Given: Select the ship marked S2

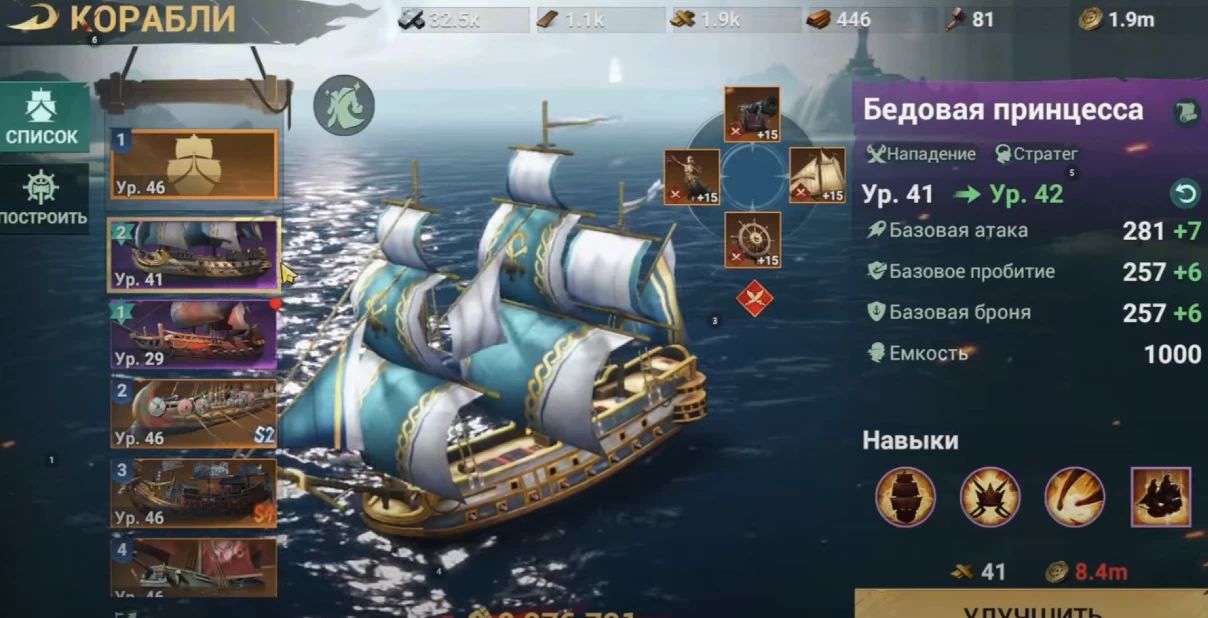Looking at the screenshot, I should coord(194,413).
